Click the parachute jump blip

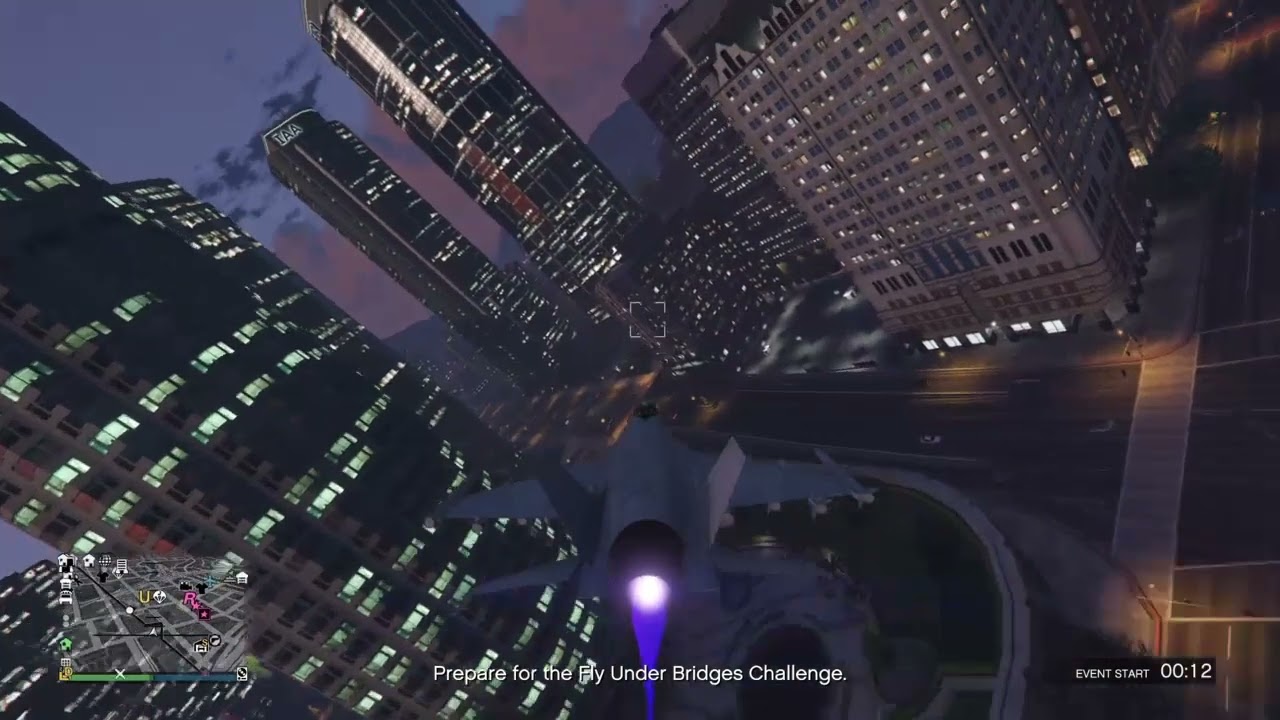[x=159, y=596]
